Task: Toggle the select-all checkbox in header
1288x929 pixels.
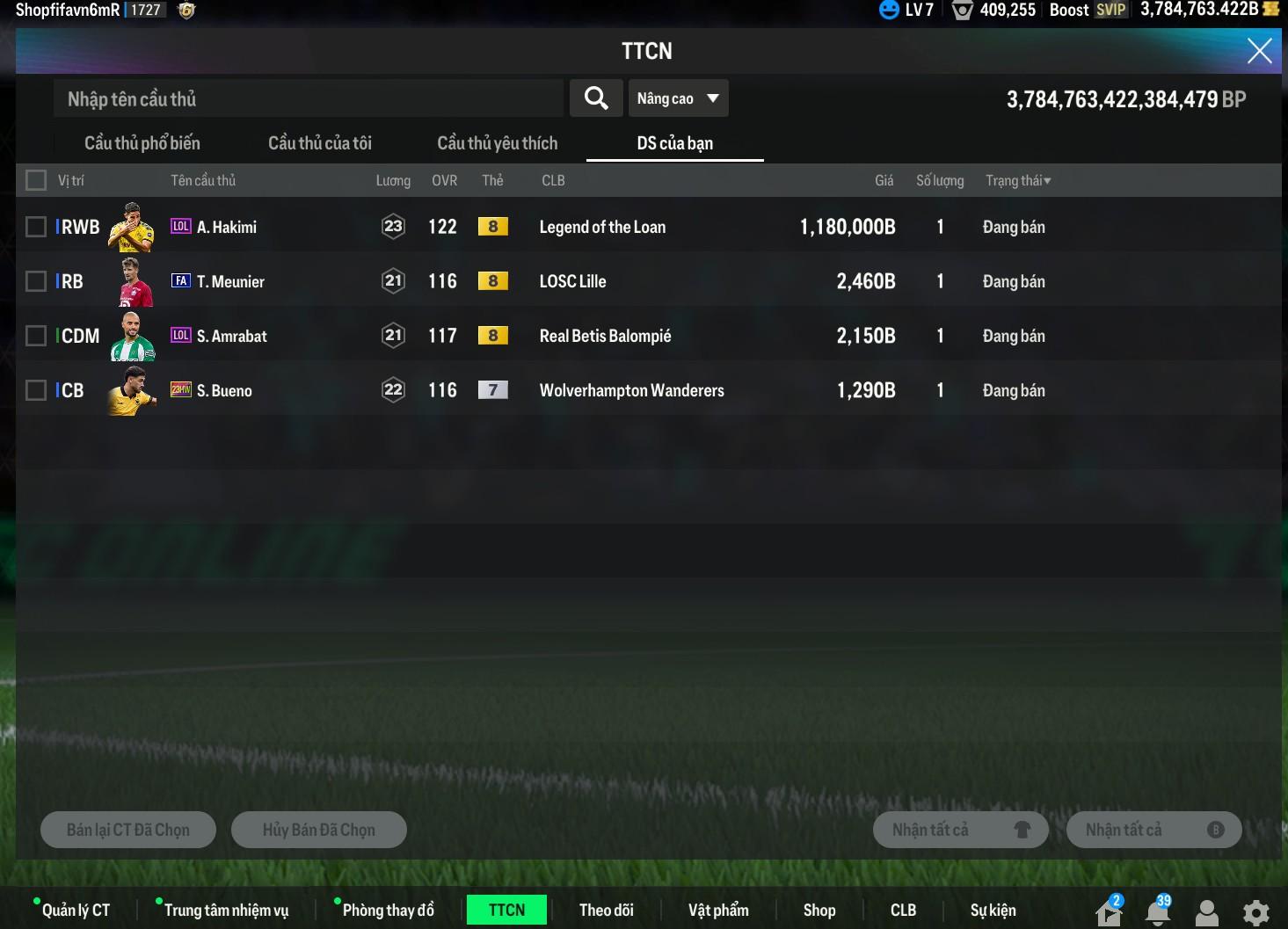Action: pyautogui.click(x=36, y=180)
